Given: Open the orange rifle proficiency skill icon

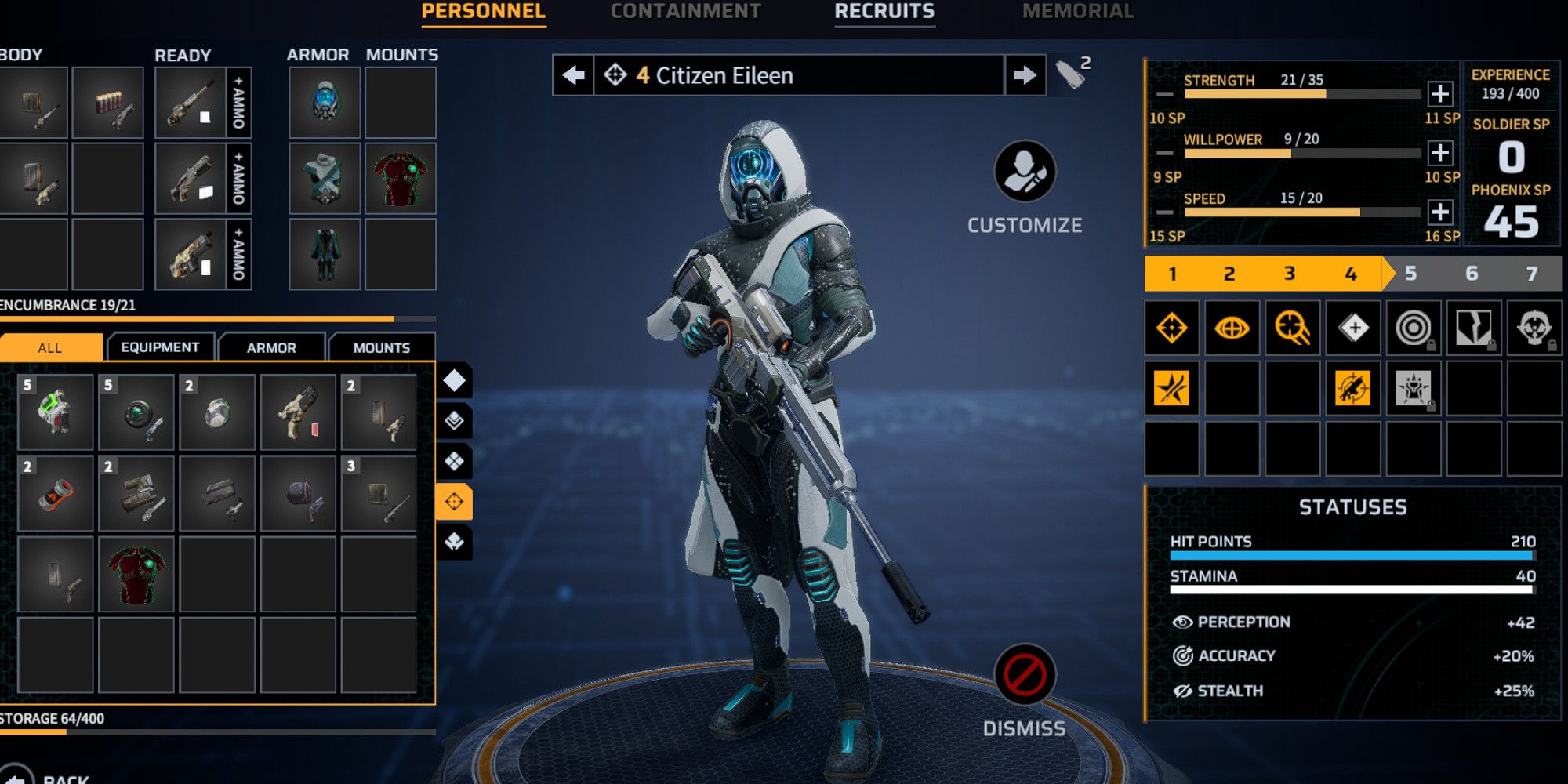Looking at the screenshot, I should [x=1353, y=387].
